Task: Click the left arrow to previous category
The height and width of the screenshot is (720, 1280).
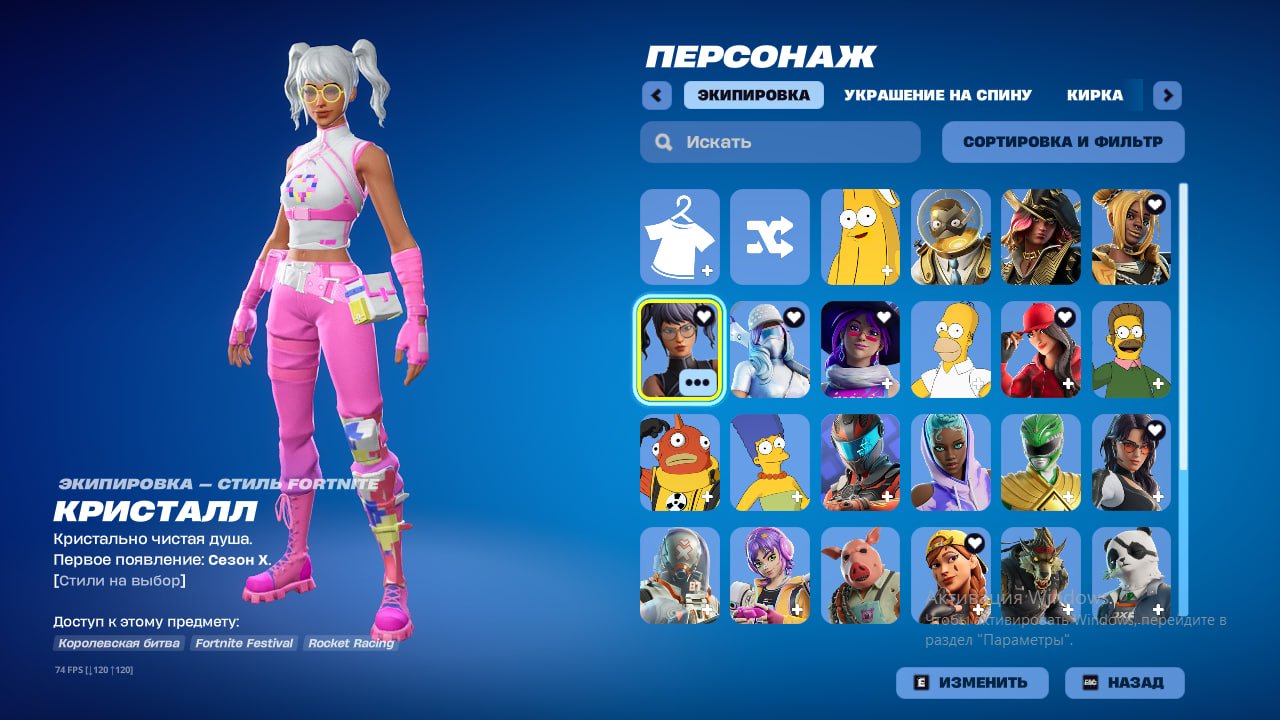Action: point(656,95)
